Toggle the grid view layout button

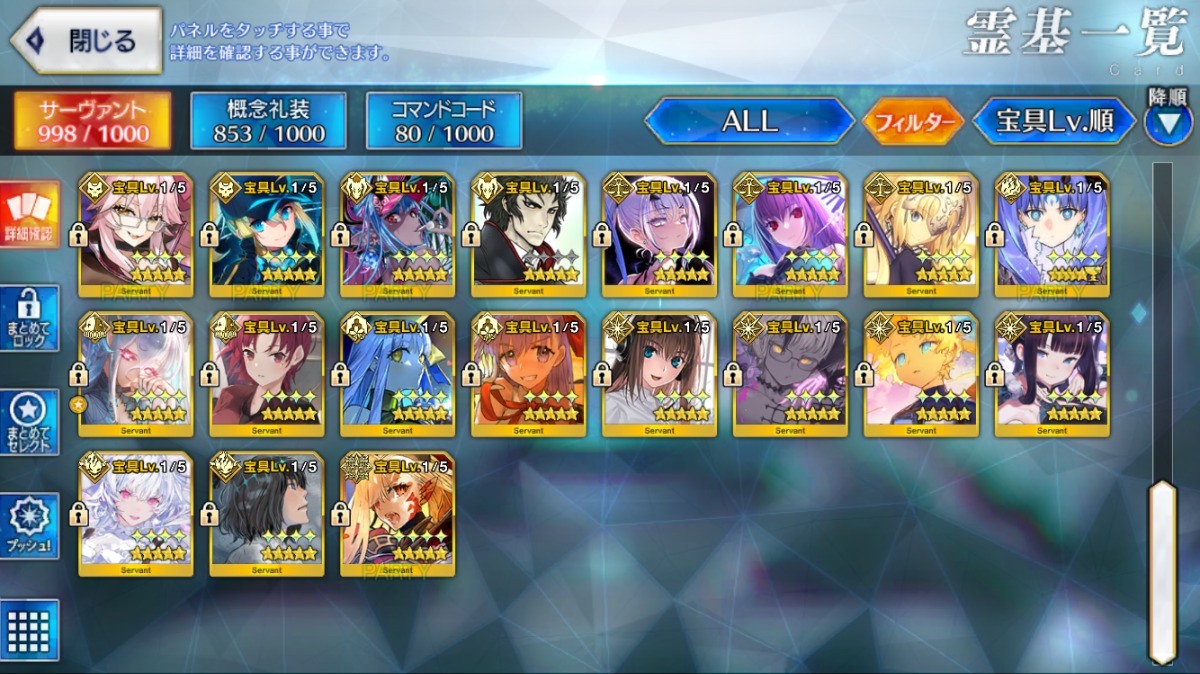click(x=29, y=629)
